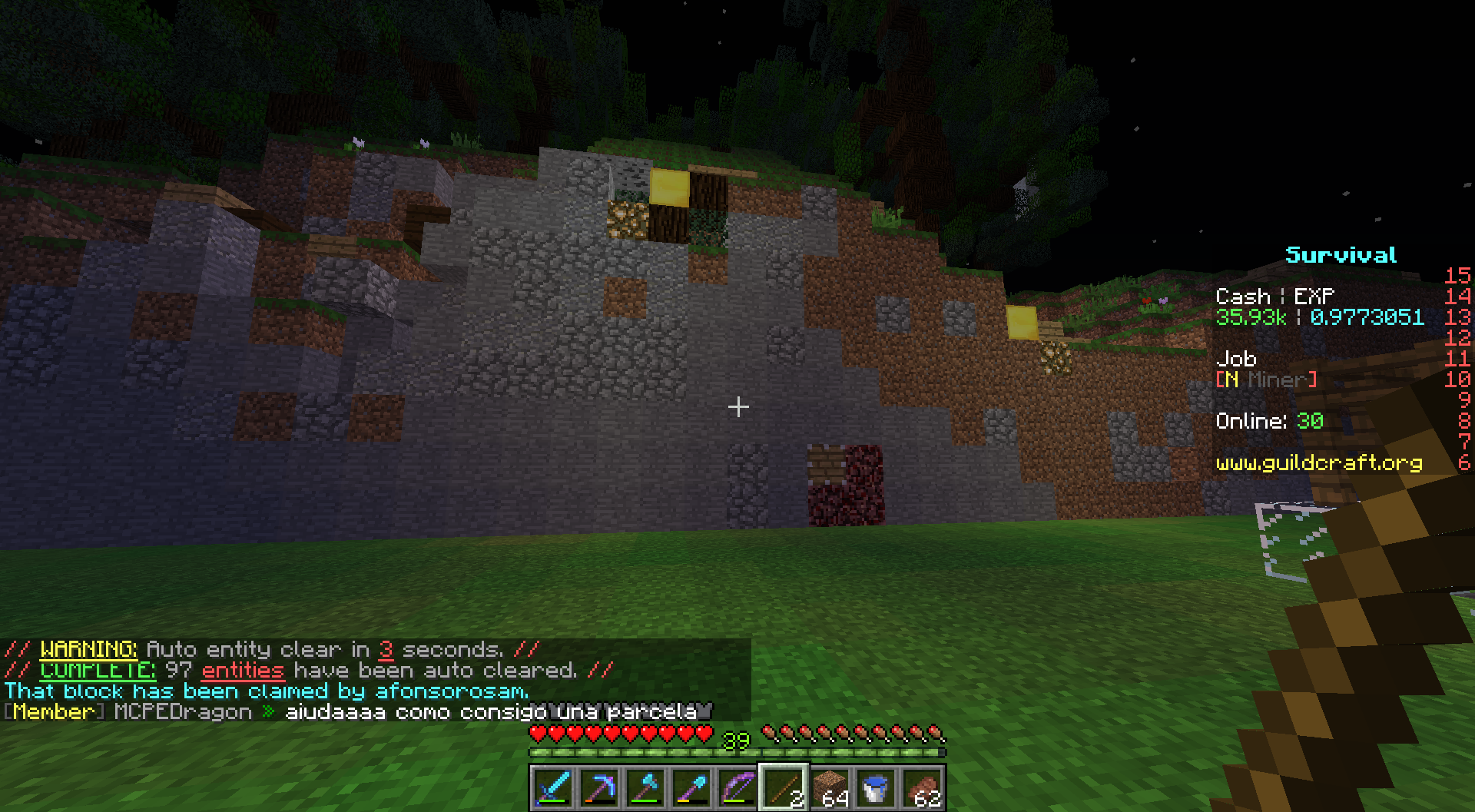Switch to the dirt block stack
1475x812 pixels.
pyautogui.click(x=830, y=788)
